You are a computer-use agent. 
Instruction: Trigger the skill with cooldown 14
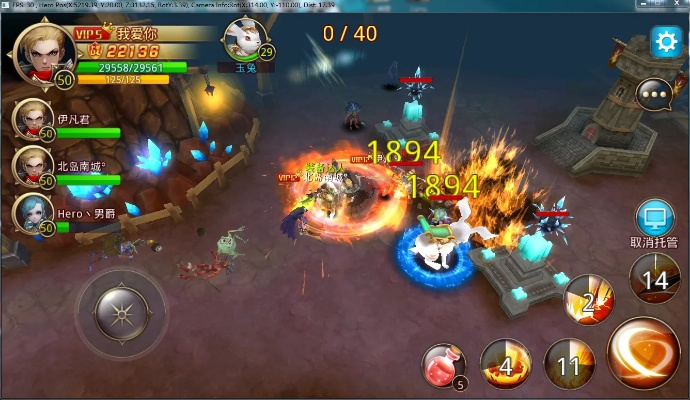tap(655, 280)
